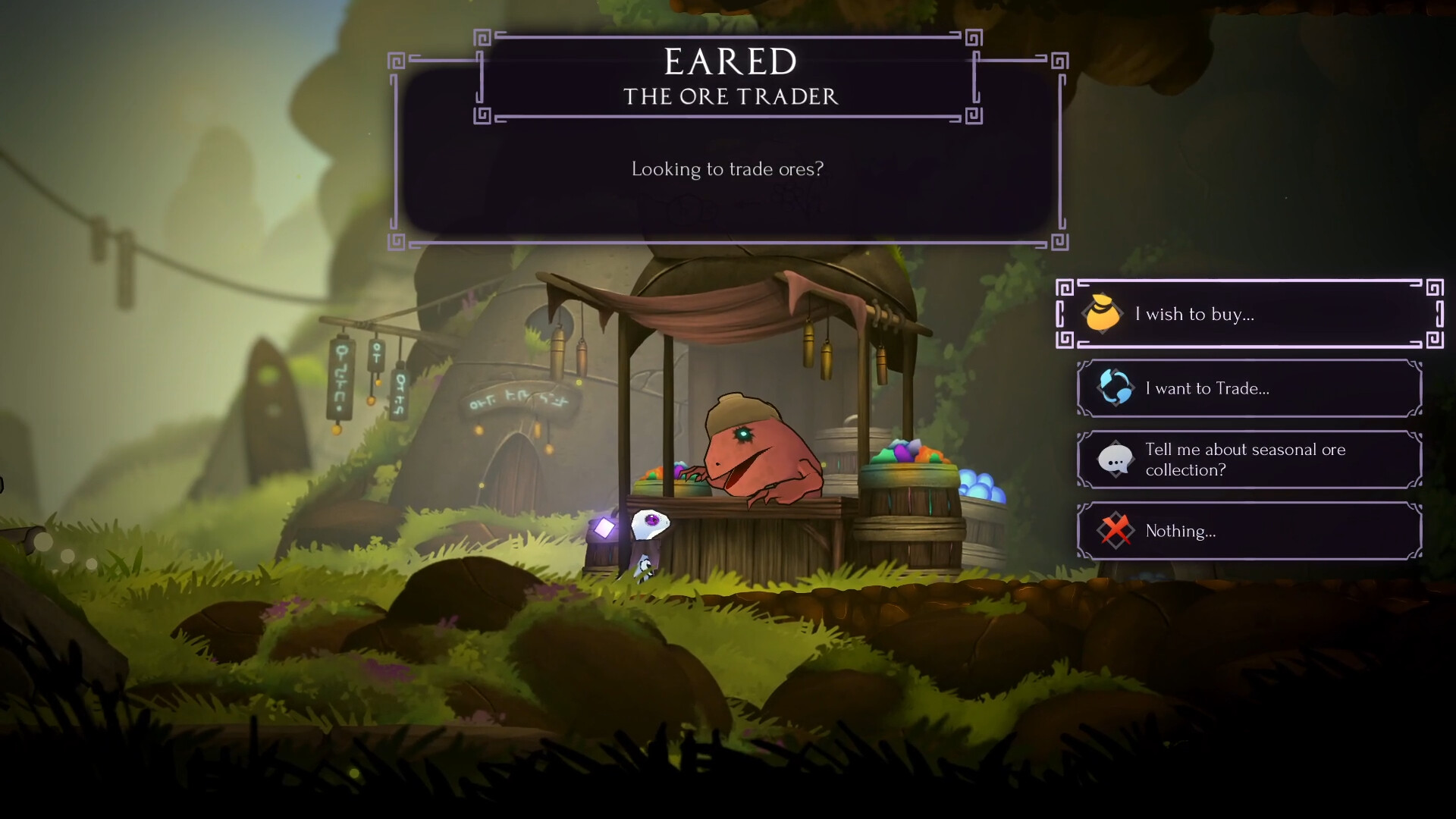The image size is (1456, 819).
Task: Click the coin pouch icon next to buy option
Action: 1103,314
